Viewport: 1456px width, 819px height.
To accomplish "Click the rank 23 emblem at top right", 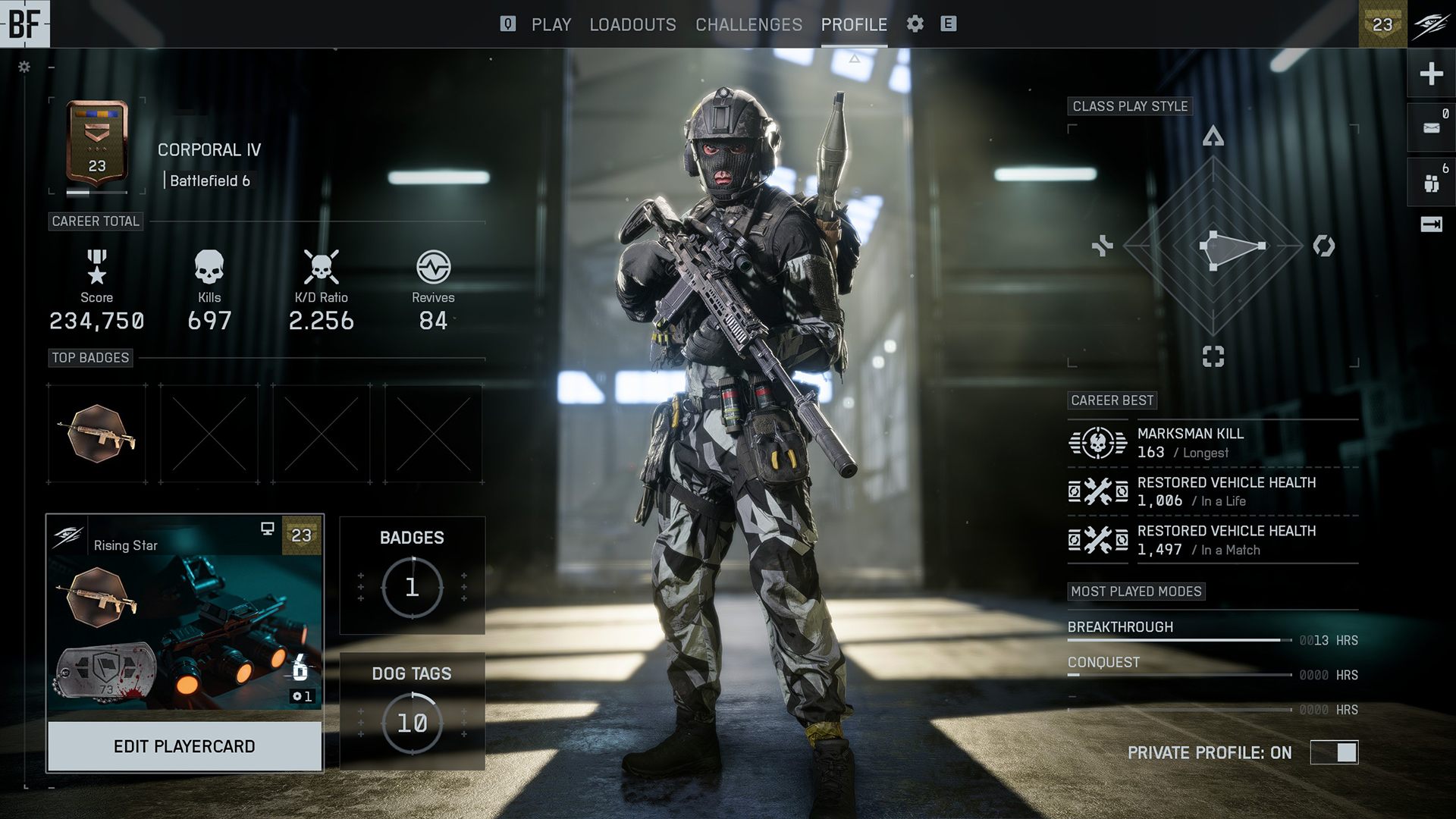I will pyautogui.click(x=1382, y=24).
